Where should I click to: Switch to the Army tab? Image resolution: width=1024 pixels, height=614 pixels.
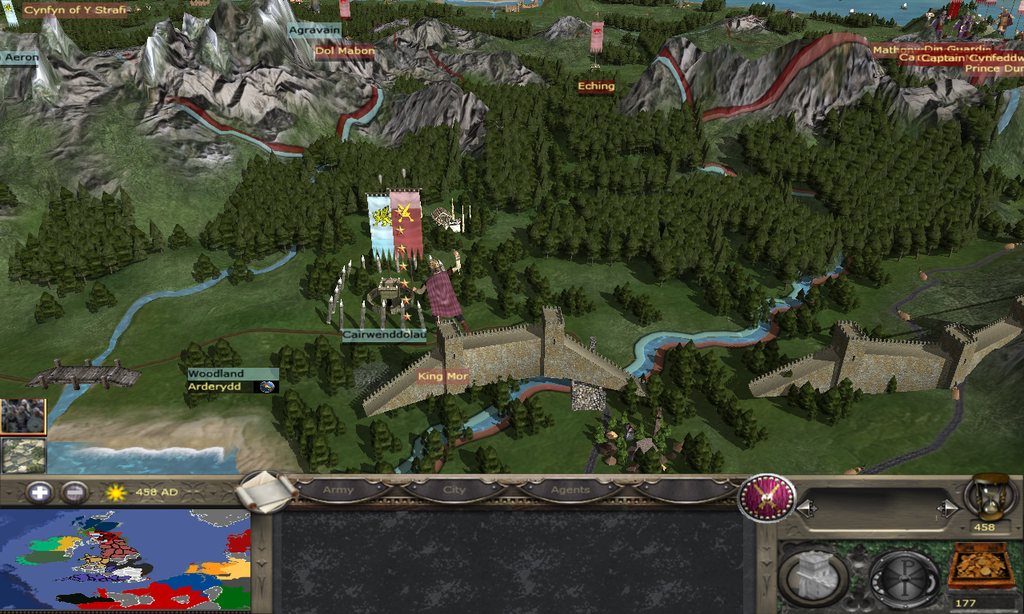[x=341, y=491]
